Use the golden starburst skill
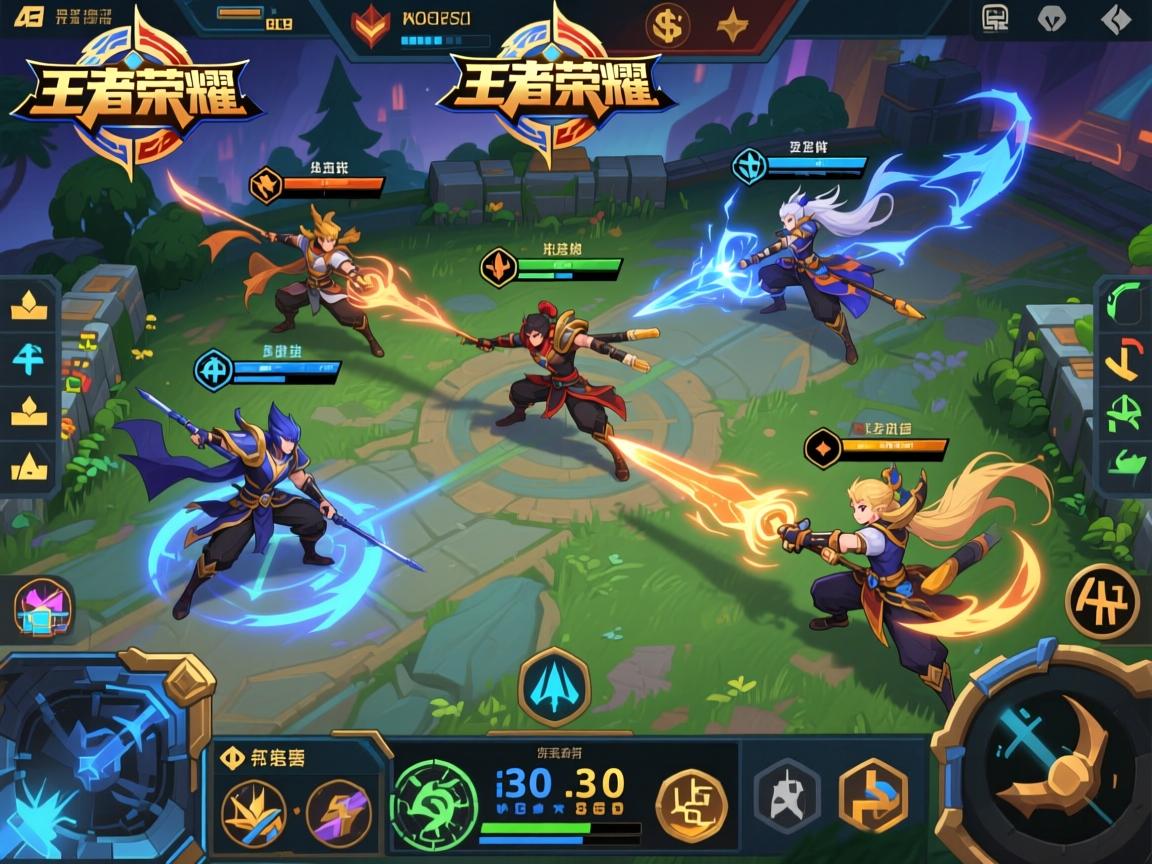Image resolution: width=1152 pixels, height=864 pixels. click(253, 810)
